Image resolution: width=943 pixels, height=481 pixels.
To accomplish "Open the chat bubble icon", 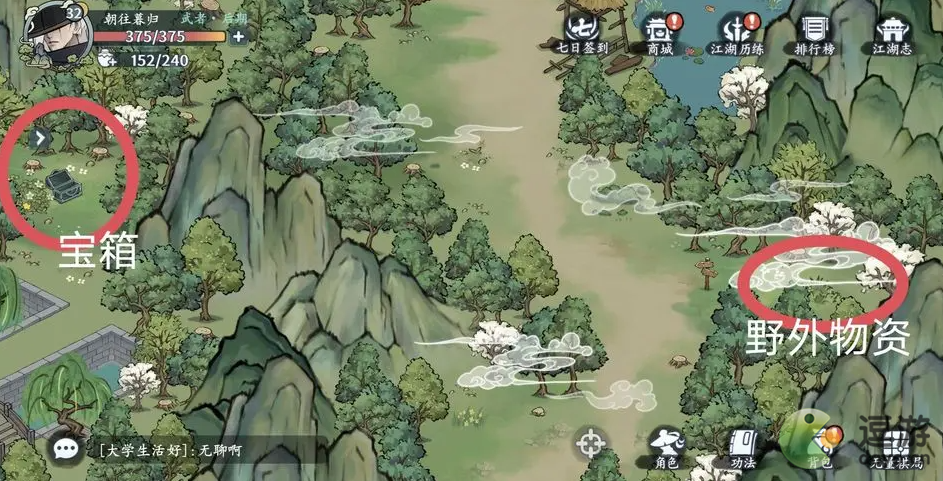I will tap(68, 450).
